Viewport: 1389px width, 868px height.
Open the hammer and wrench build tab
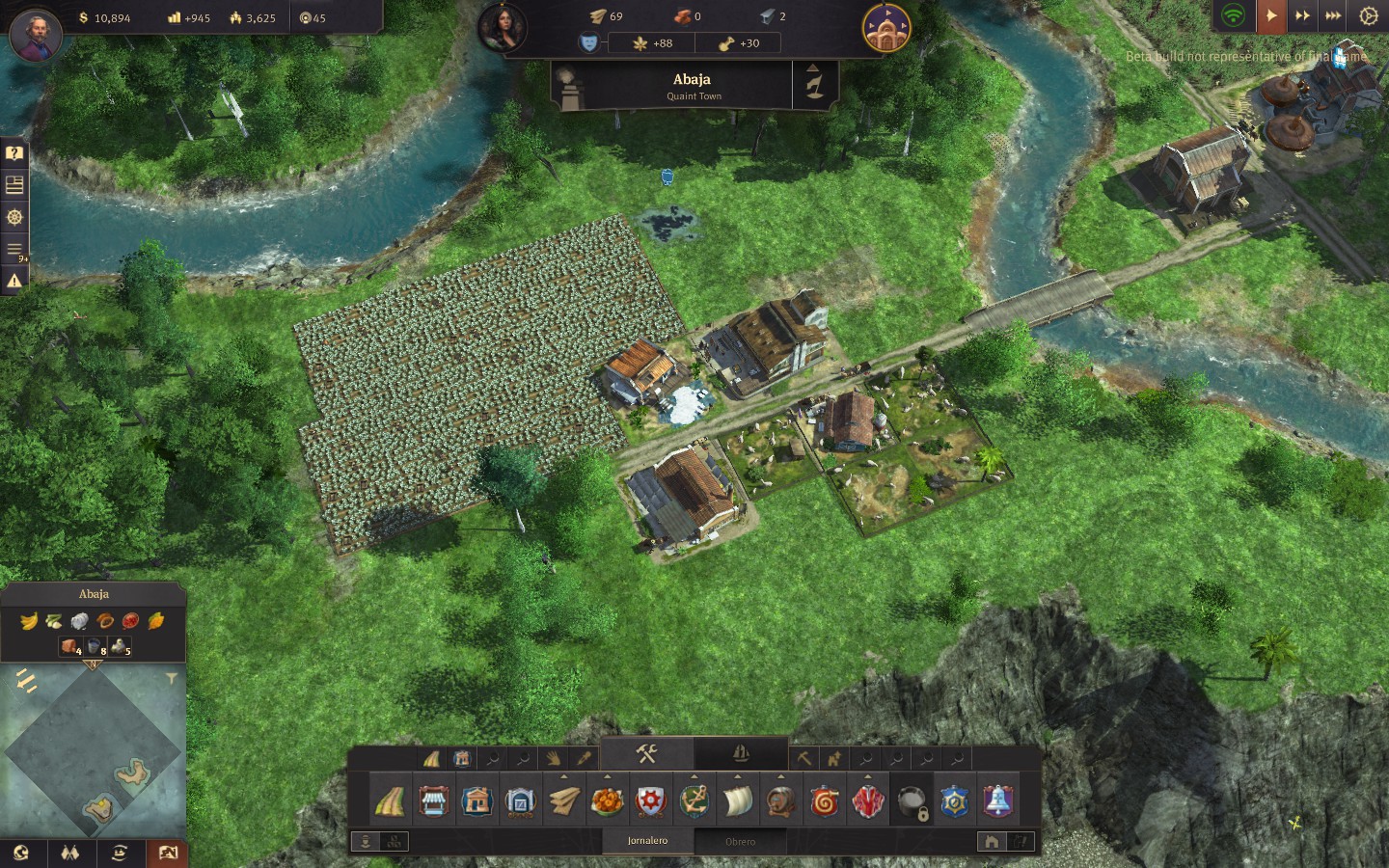point(646,753)
